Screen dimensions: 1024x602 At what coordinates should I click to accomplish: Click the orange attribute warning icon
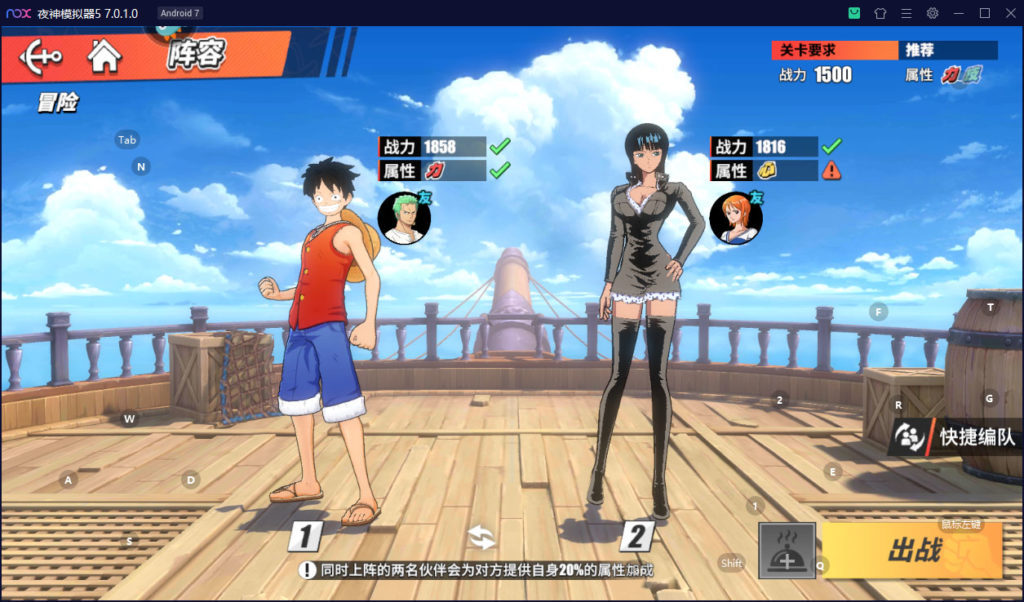(x=831, y=171)
